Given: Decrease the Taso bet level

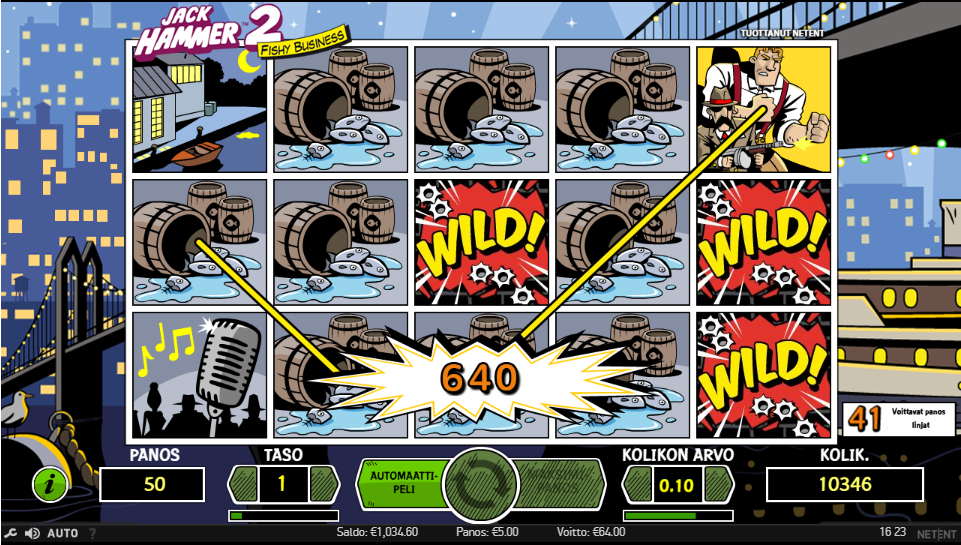Looking at the screenshot, I should point(244,484).
